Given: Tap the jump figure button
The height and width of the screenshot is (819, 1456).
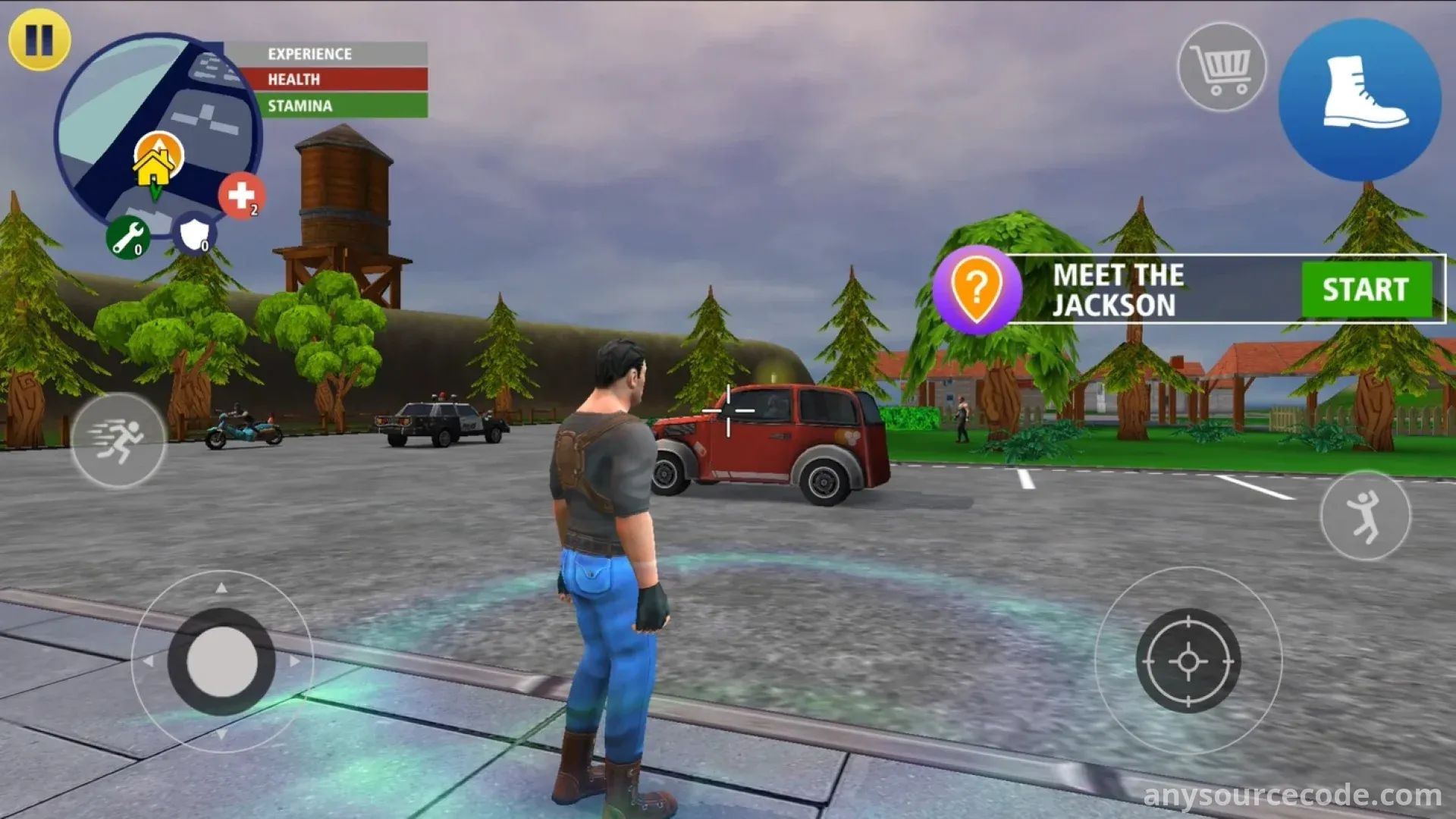Looking at the screenshot, I should pos(1365,516).
